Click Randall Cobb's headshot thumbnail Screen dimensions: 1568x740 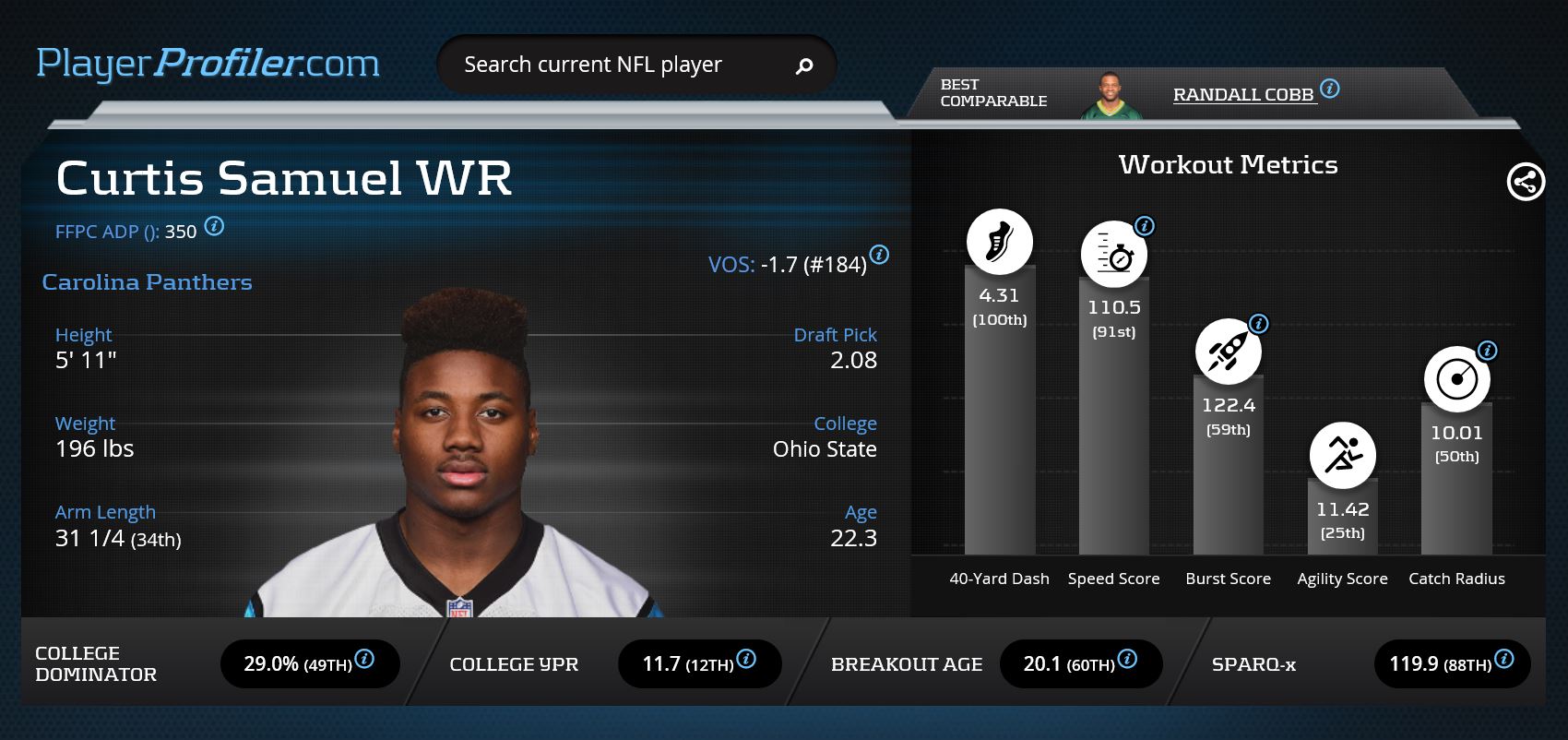[1111, 96]
